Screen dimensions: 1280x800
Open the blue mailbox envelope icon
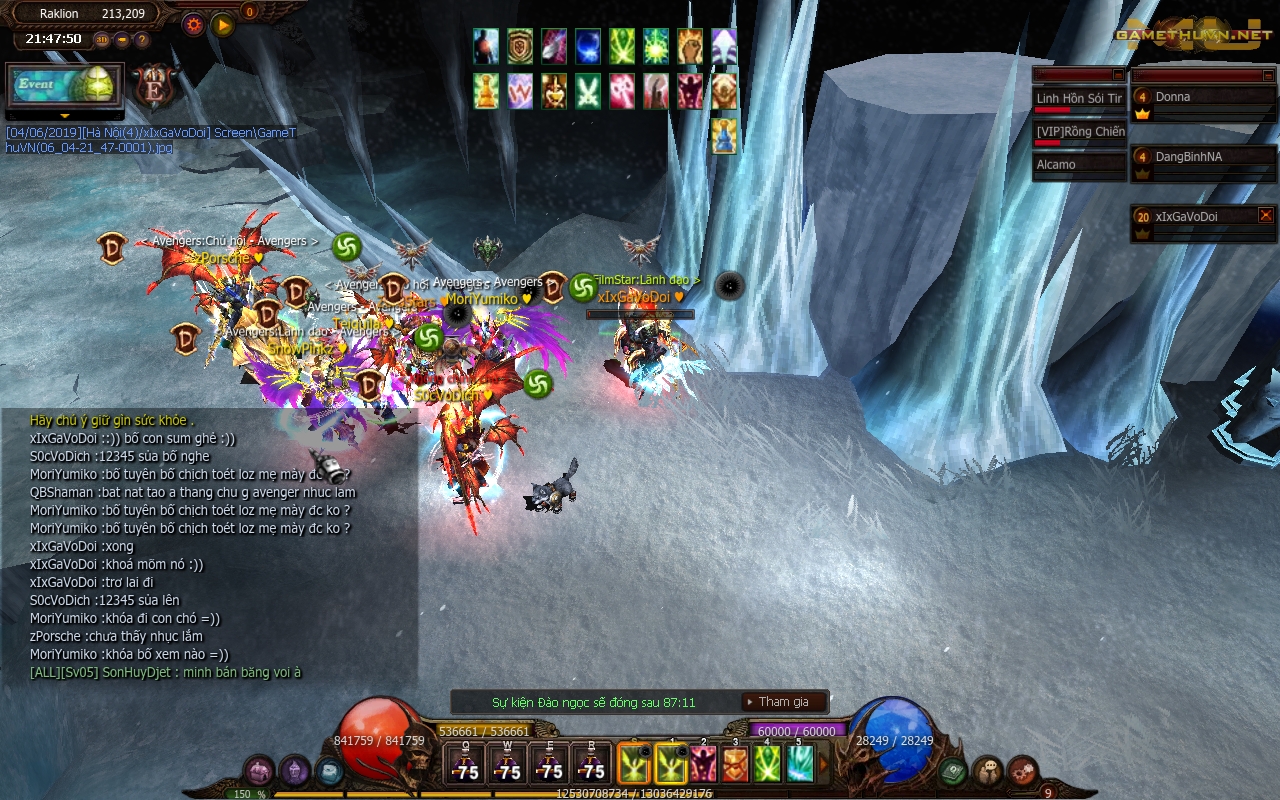(x=329, y=772)
